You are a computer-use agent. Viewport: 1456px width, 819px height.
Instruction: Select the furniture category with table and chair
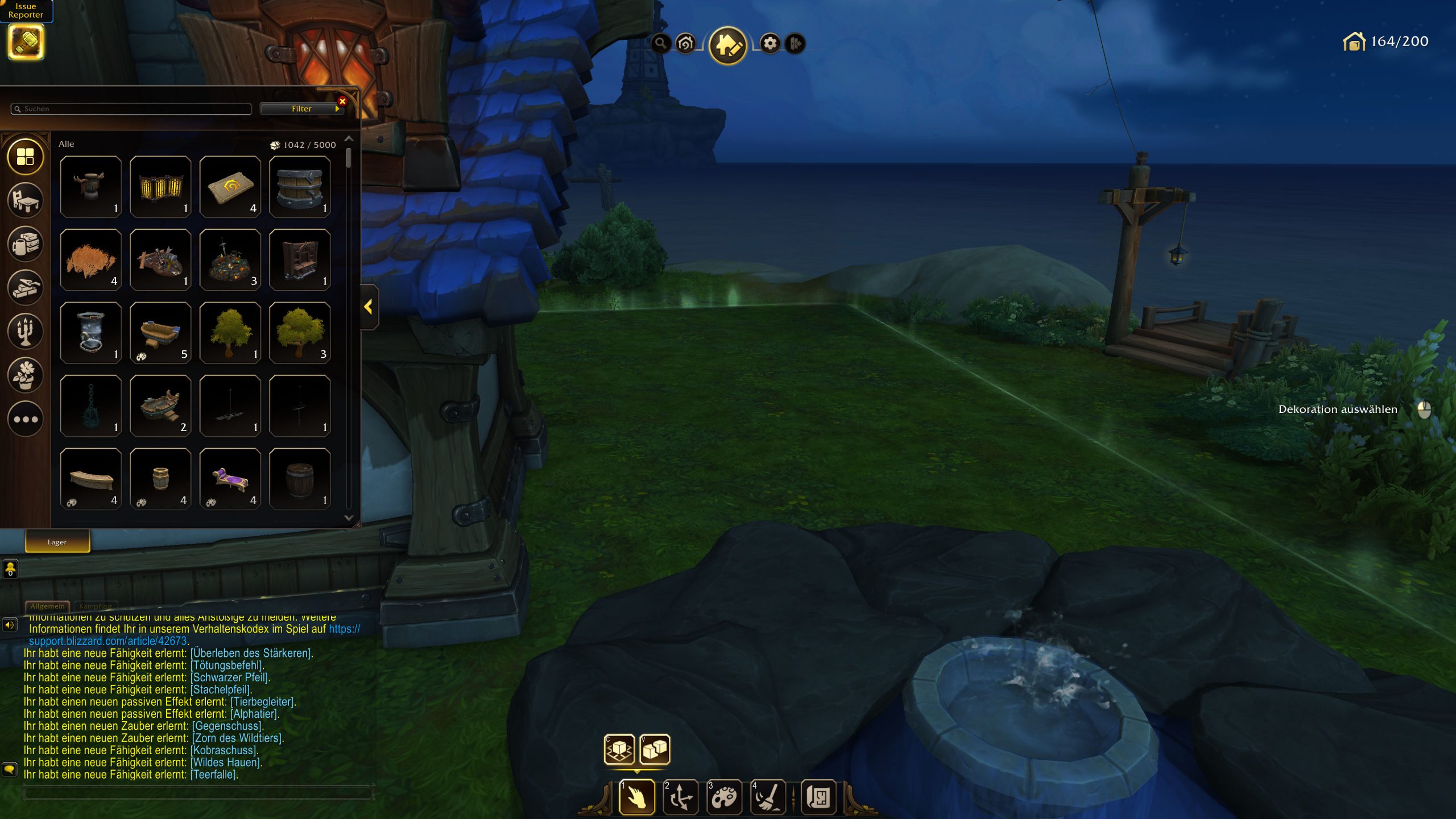pyautogui.click(x=26, y=200)
